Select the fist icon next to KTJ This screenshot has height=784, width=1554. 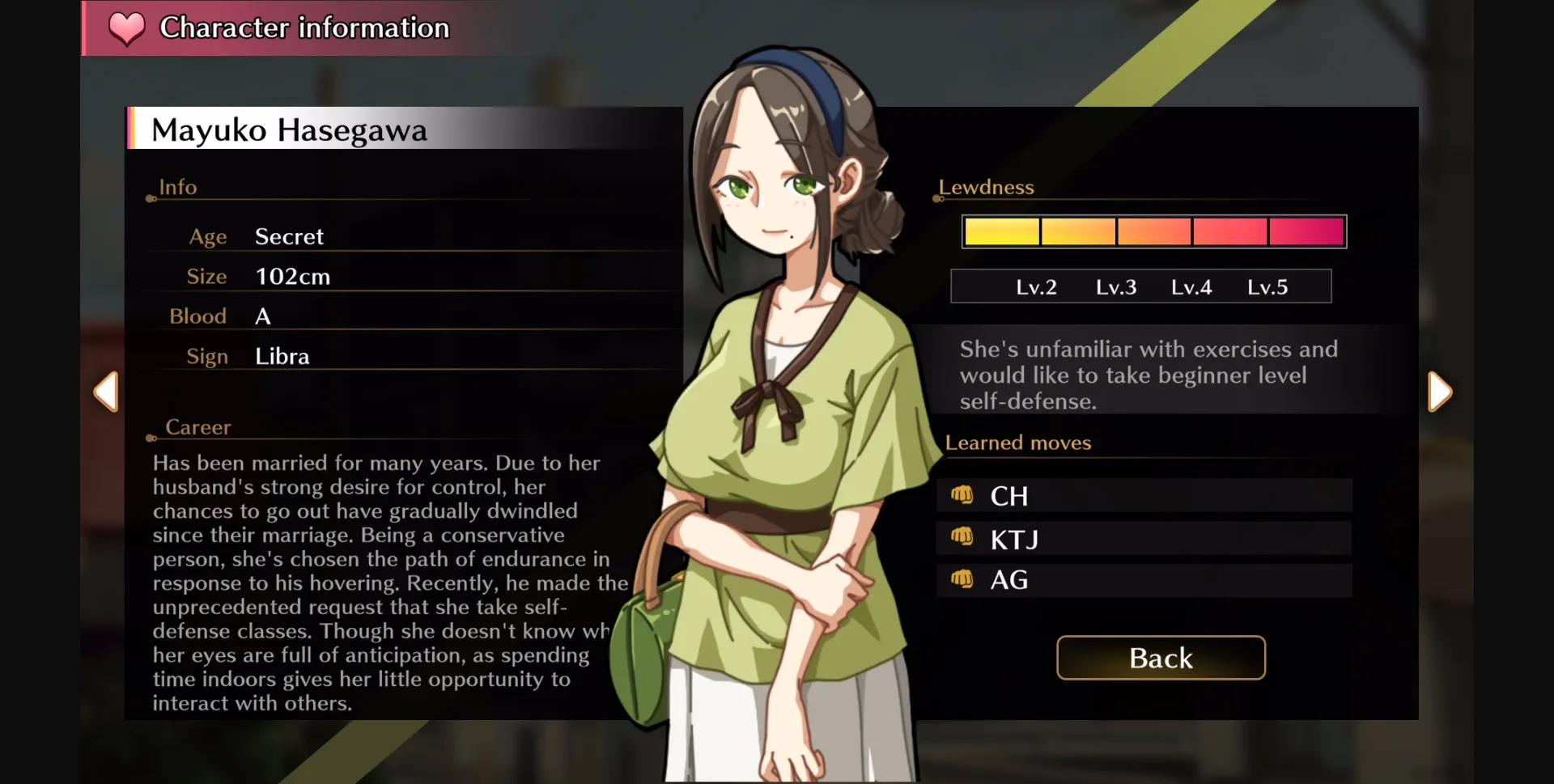[963, 537]
